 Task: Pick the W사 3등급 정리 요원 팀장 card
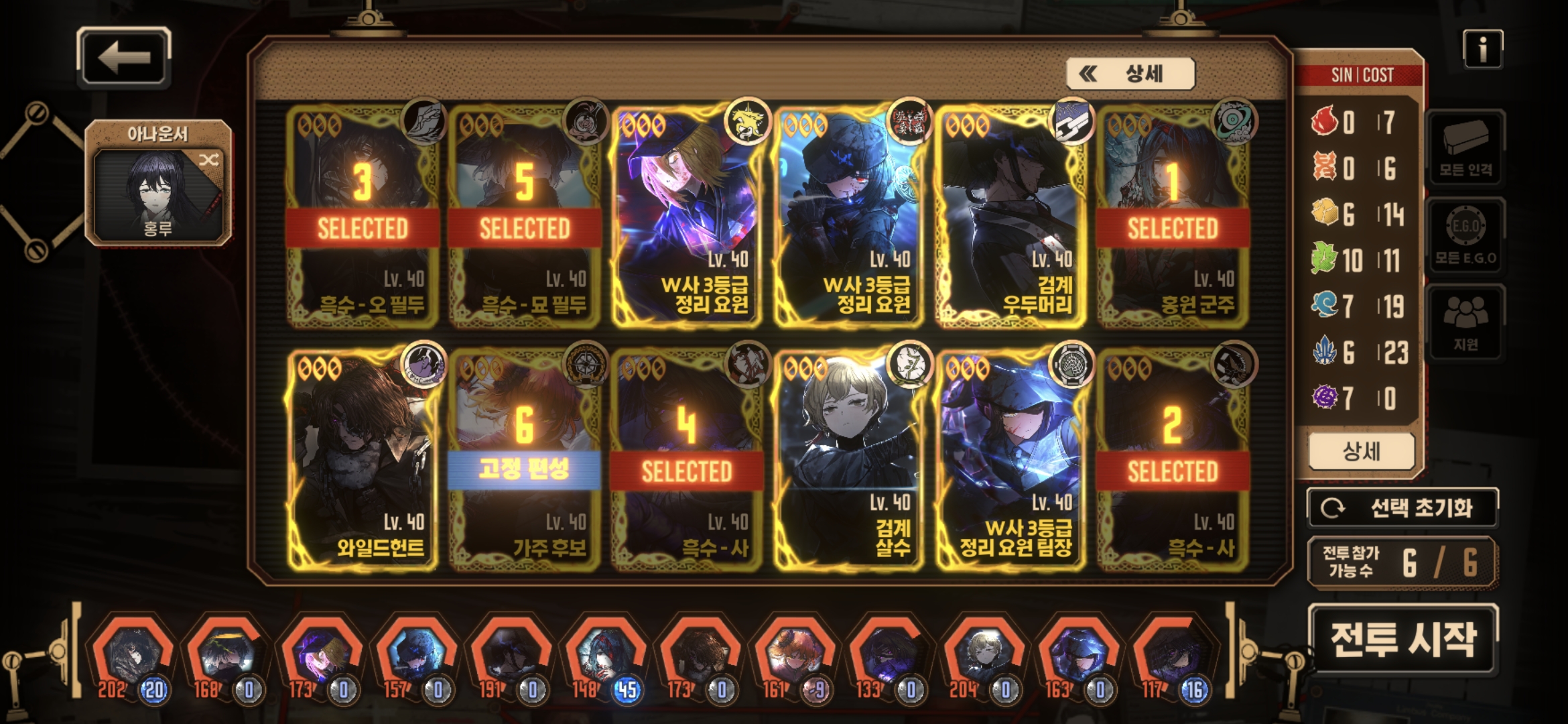1011,459
